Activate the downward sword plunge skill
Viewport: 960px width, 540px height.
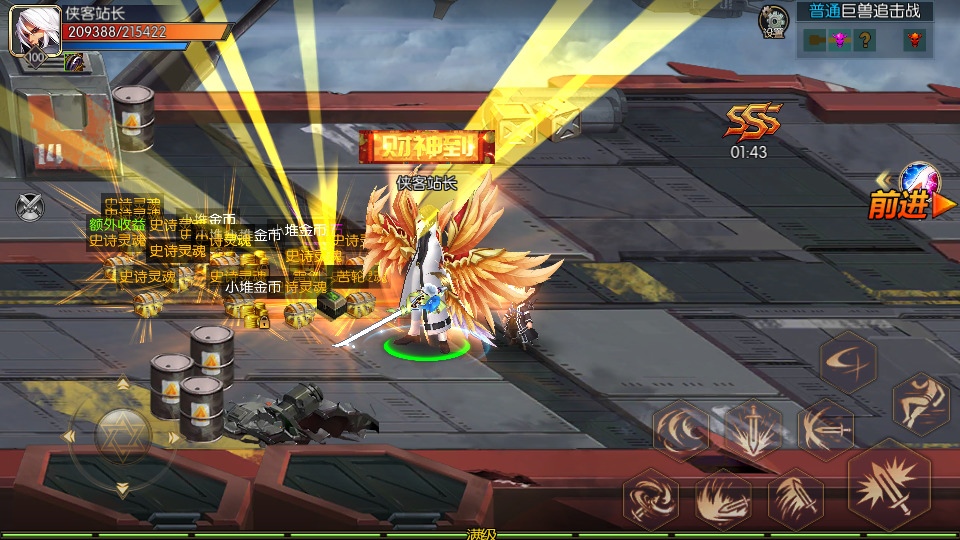coord(752,430)
